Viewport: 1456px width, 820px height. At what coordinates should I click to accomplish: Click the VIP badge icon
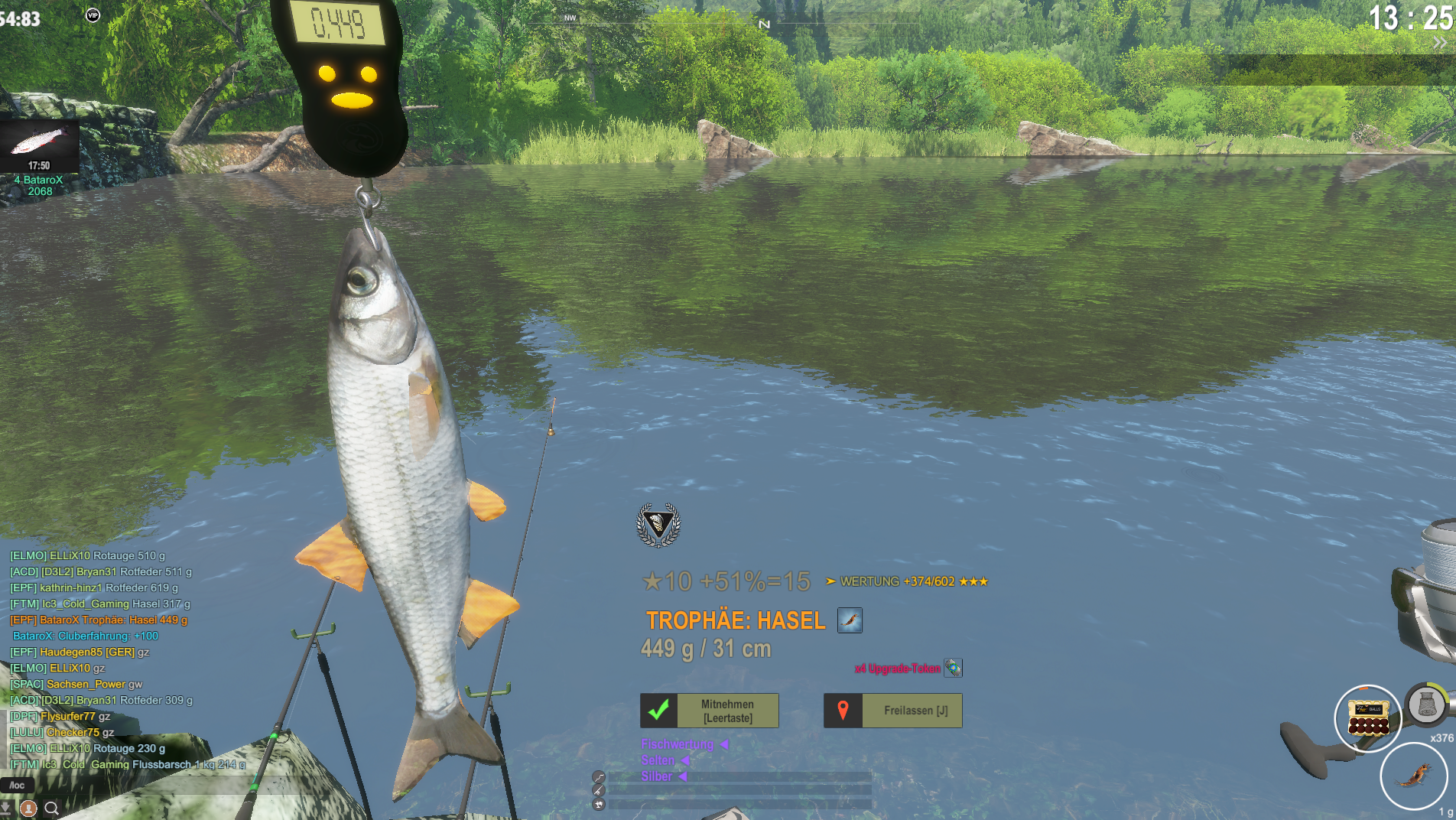[x=93, y=15]
